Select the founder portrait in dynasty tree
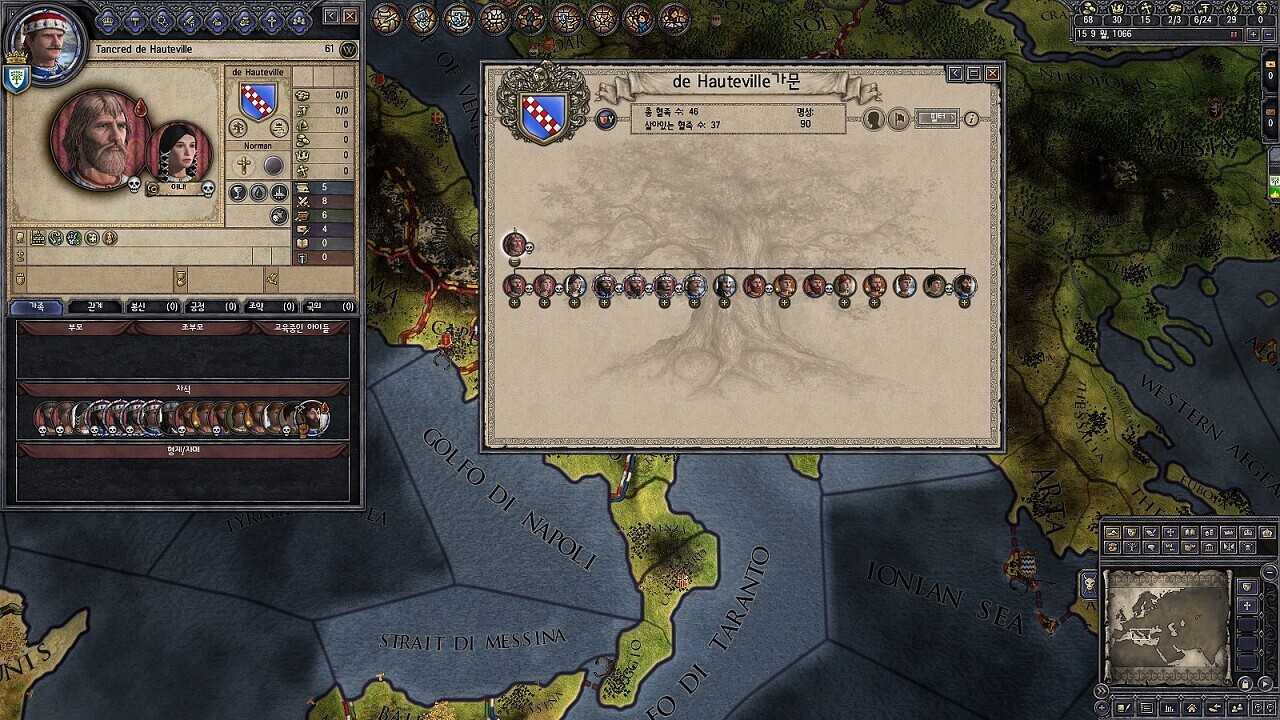Screen dimensions: 1280x720 click(x=514, y=244)
